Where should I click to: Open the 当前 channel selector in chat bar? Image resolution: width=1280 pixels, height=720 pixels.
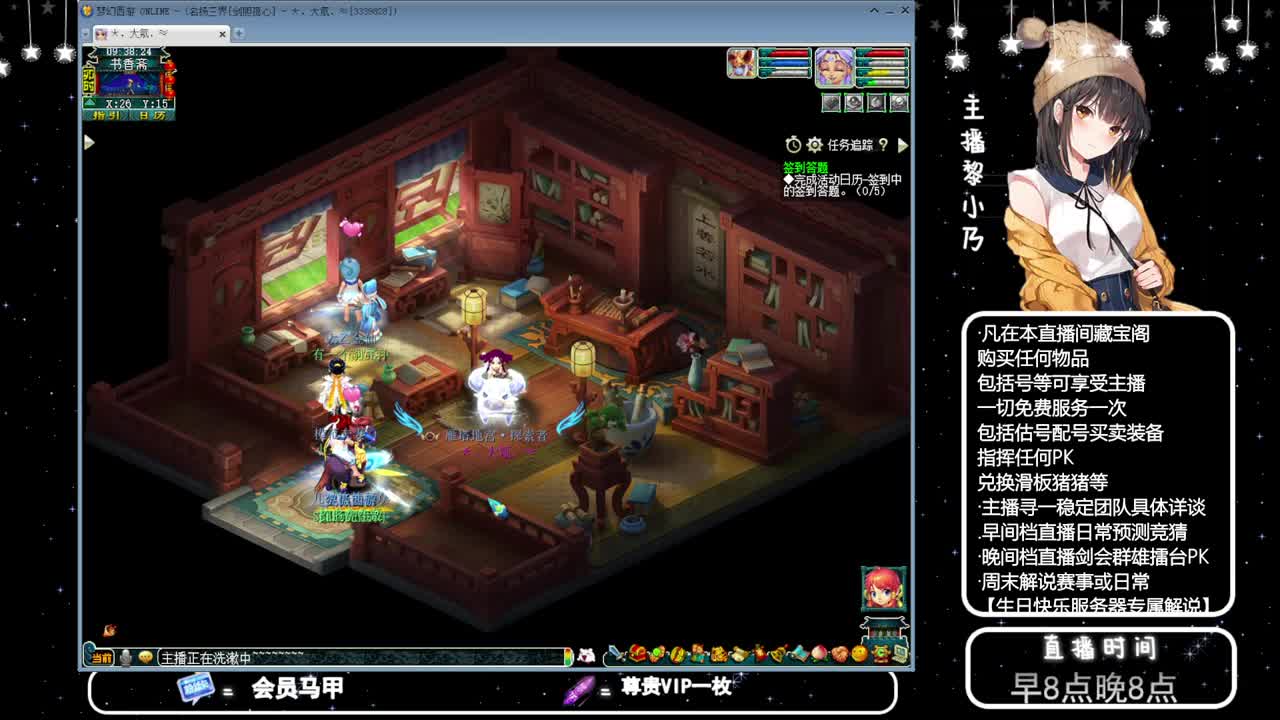pyautogui.click(x=100, y=657)
